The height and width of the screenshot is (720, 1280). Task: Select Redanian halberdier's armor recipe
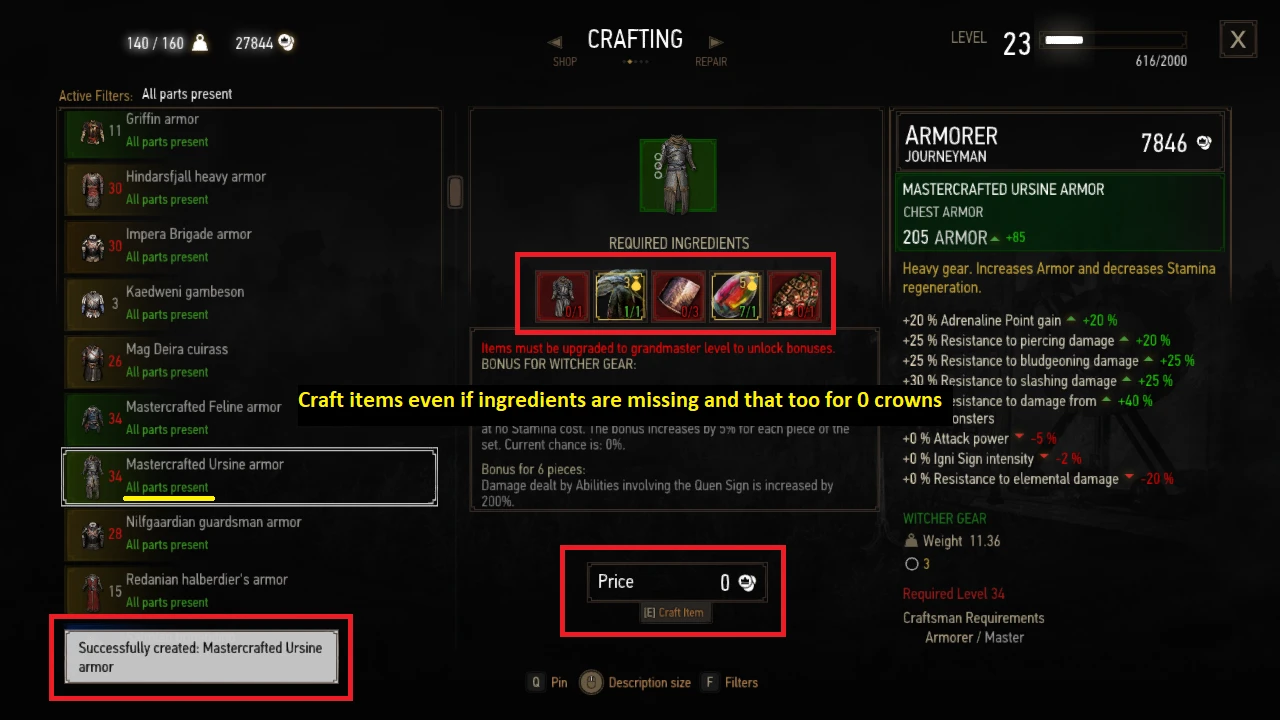[250, 590]
